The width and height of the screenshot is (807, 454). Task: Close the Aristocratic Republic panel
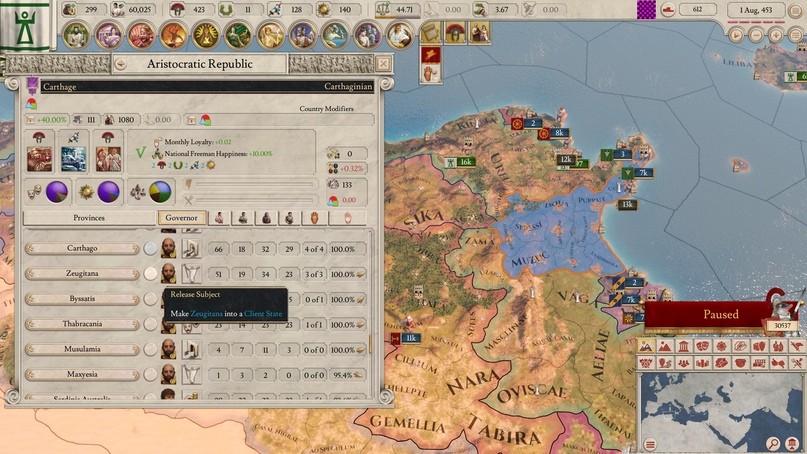(x=383, y=64)
